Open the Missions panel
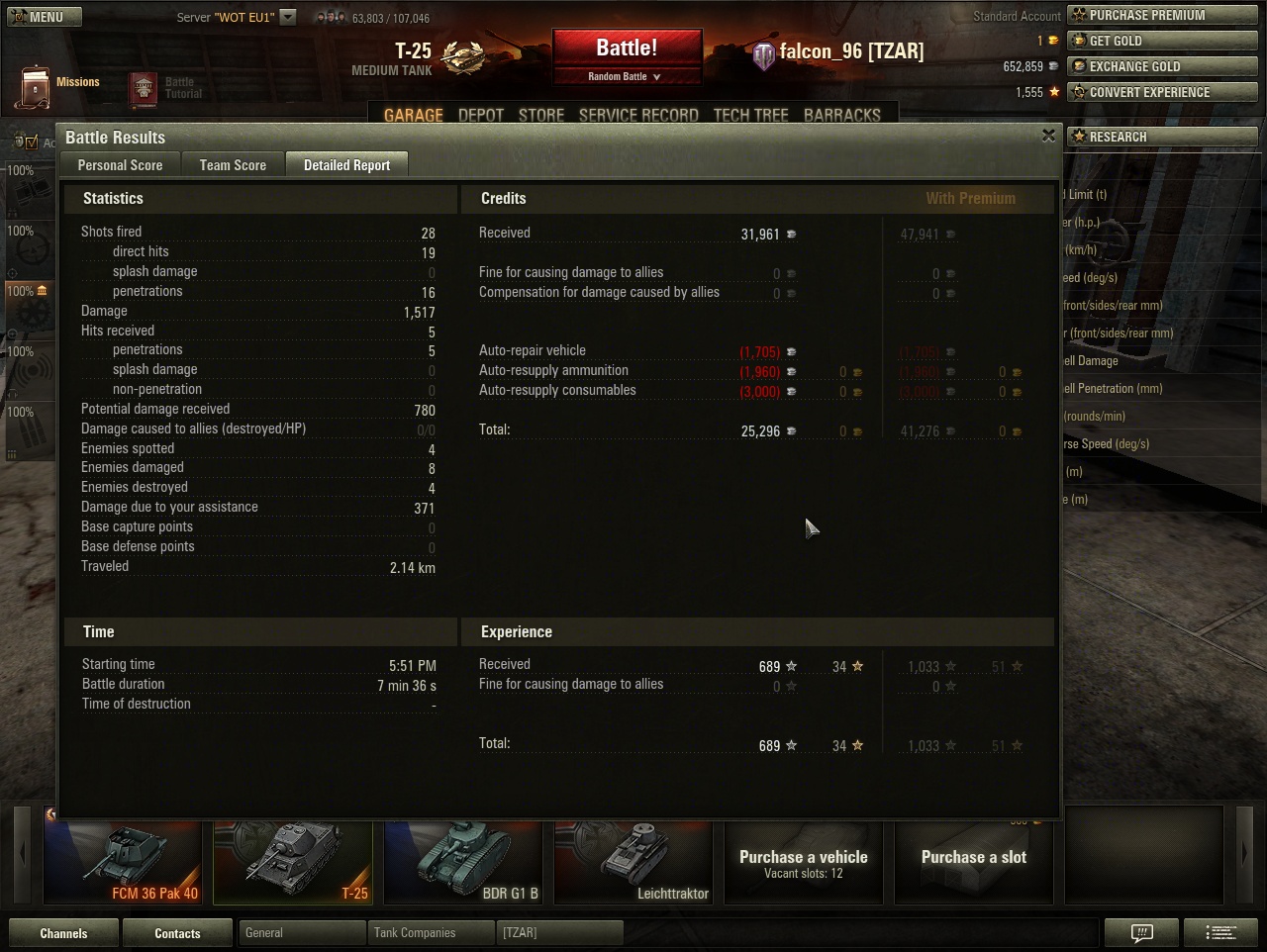 pos(59,85)
